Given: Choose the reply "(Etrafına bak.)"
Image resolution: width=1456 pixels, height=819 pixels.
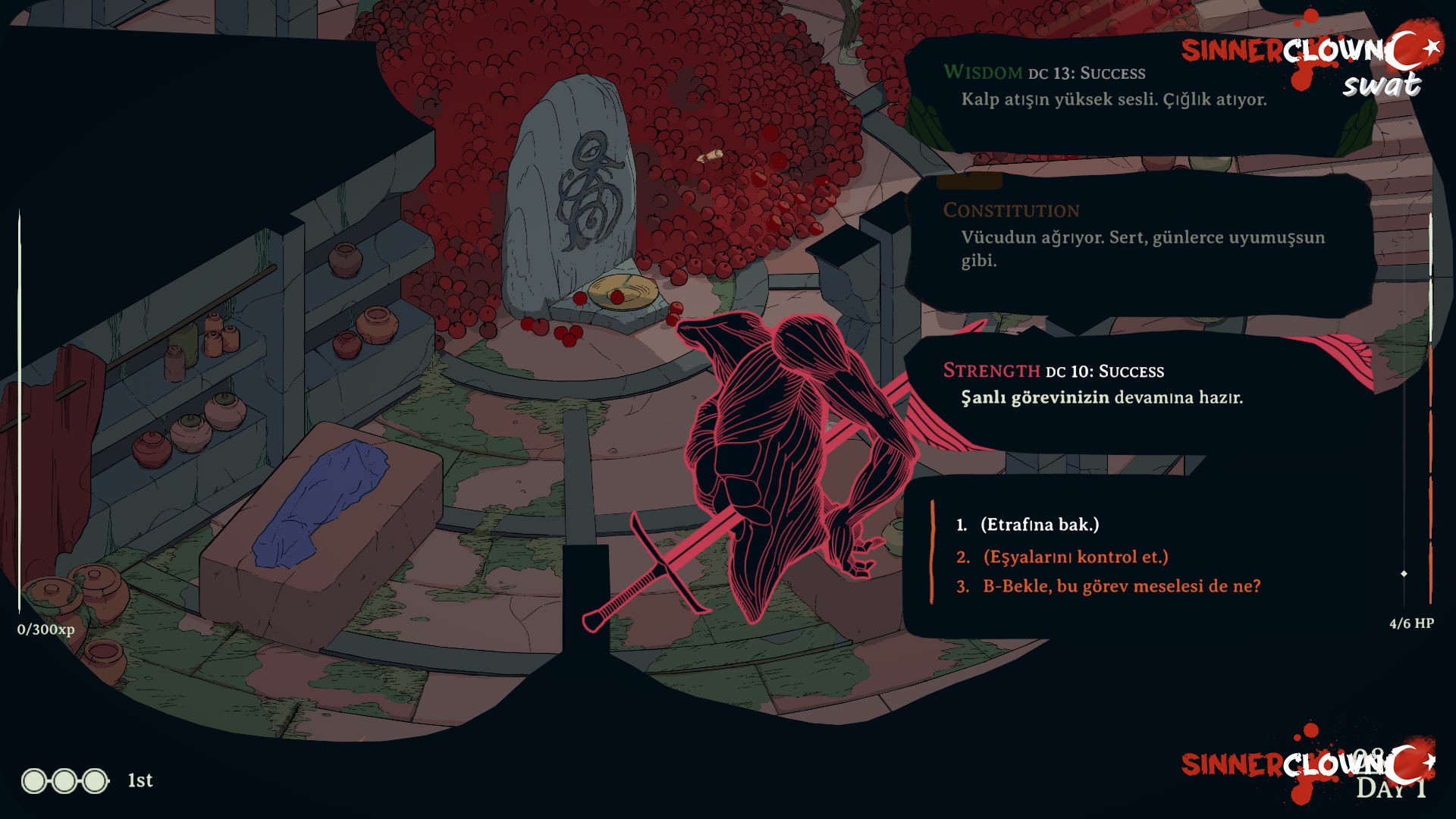Looking at the screenshot, I should coord(1039,525).
